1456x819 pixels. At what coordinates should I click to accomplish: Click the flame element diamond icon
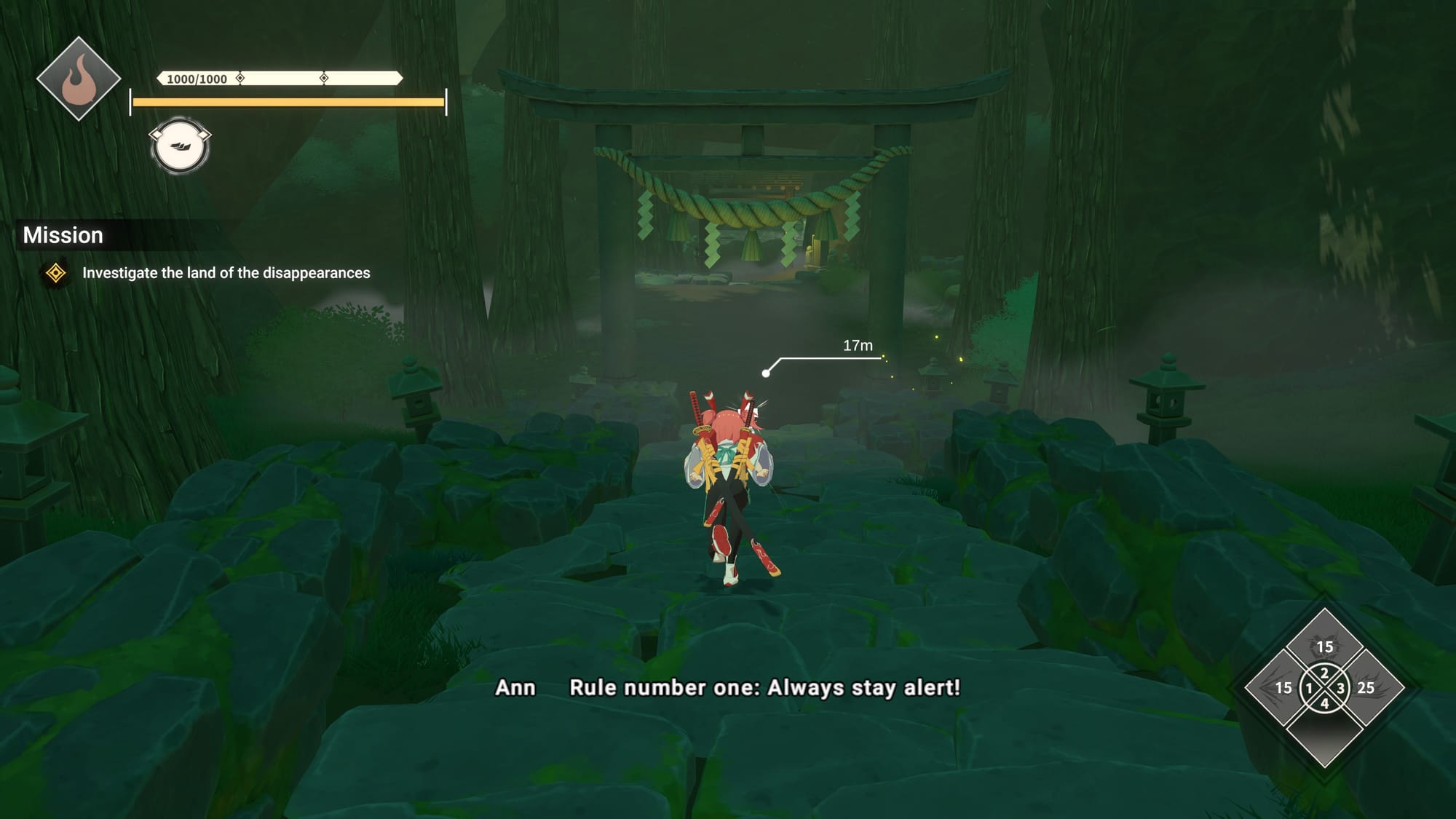79,79
